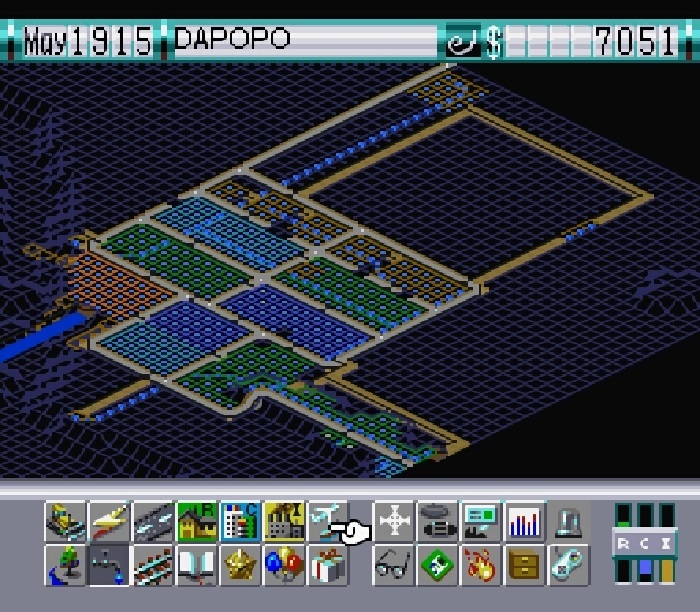Open the filing cabinet icon

coord(525,565)
